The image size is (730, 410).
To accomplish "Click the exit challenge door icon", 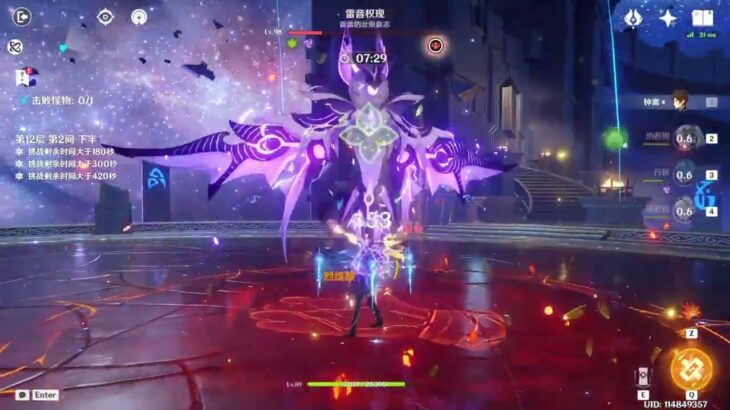I will pyautogui.click(x=20, y=16).
